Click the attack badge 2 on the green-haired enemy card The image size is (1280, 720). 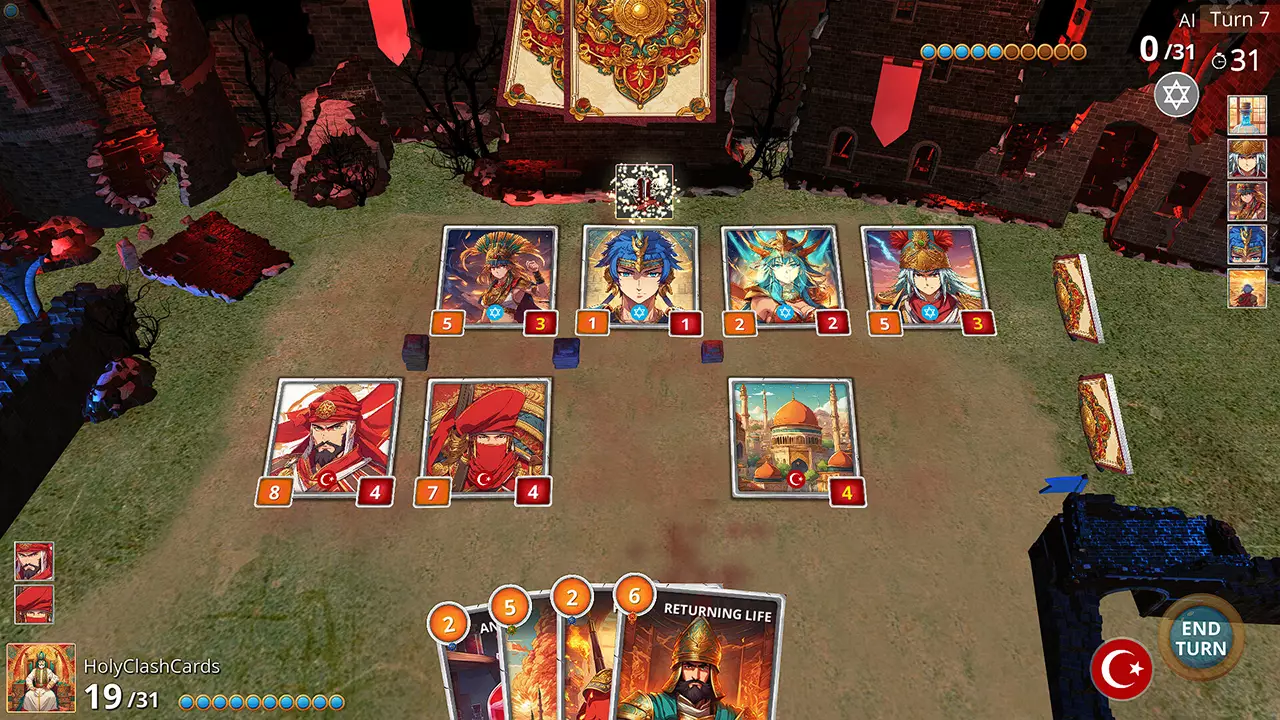[740, 323]
